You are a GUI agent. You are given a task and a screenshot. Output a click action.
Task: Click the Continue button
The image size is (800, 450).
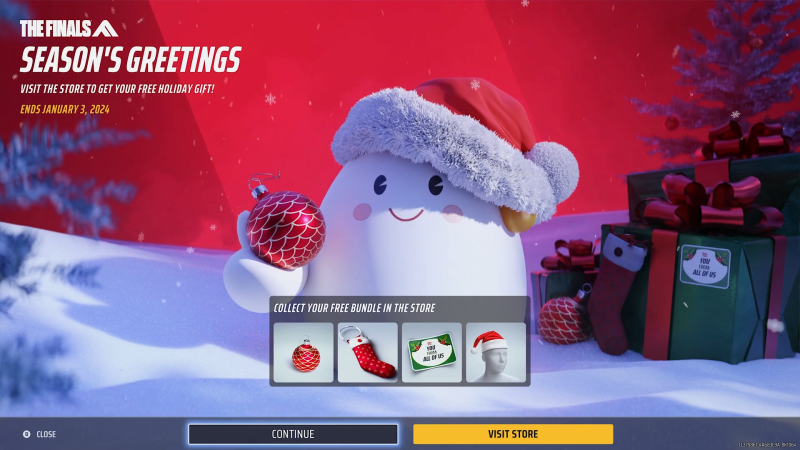coord(293,434)
